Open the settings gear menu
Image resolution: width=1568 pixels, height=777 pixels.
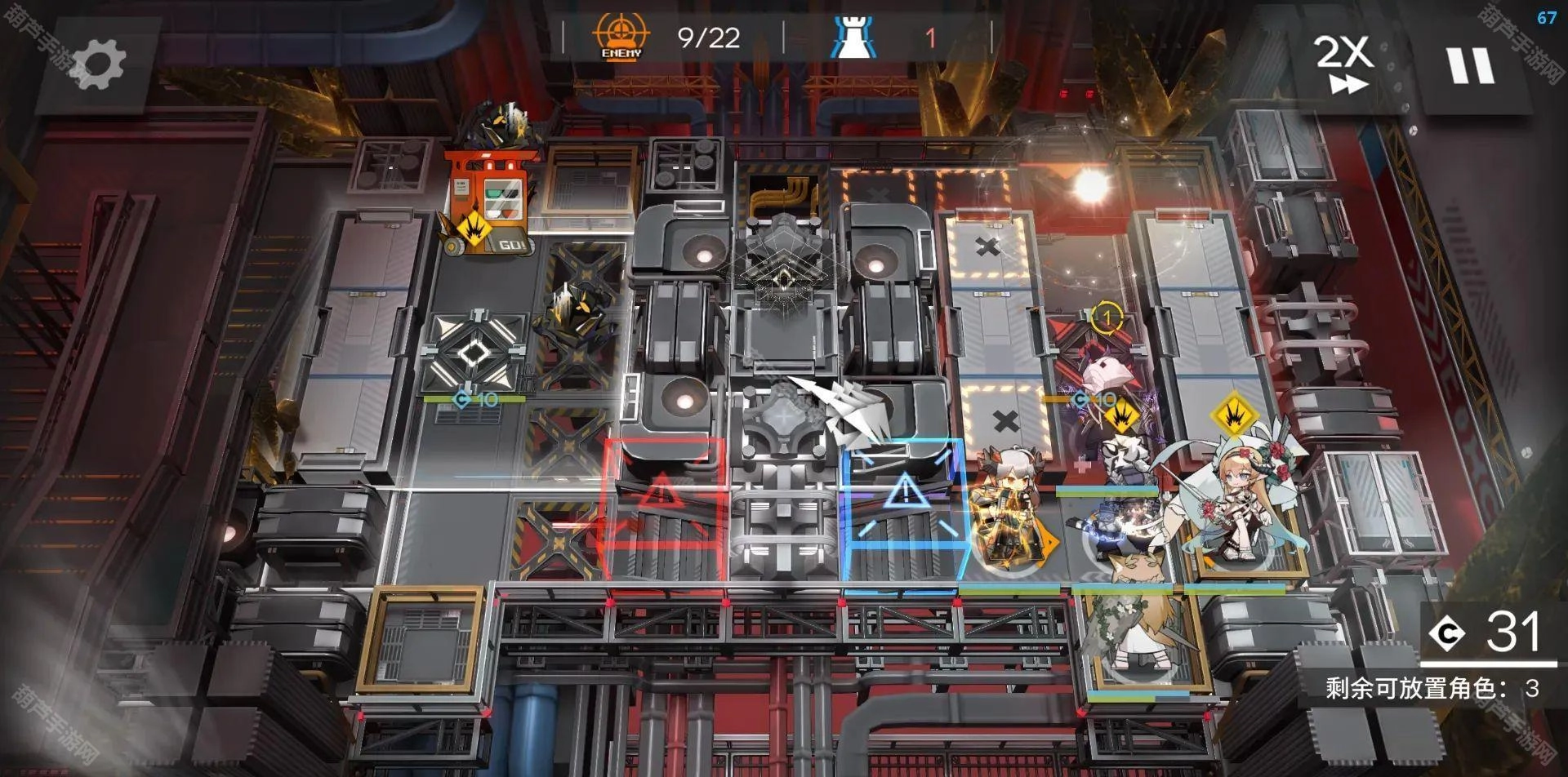[x=98, y=64]
